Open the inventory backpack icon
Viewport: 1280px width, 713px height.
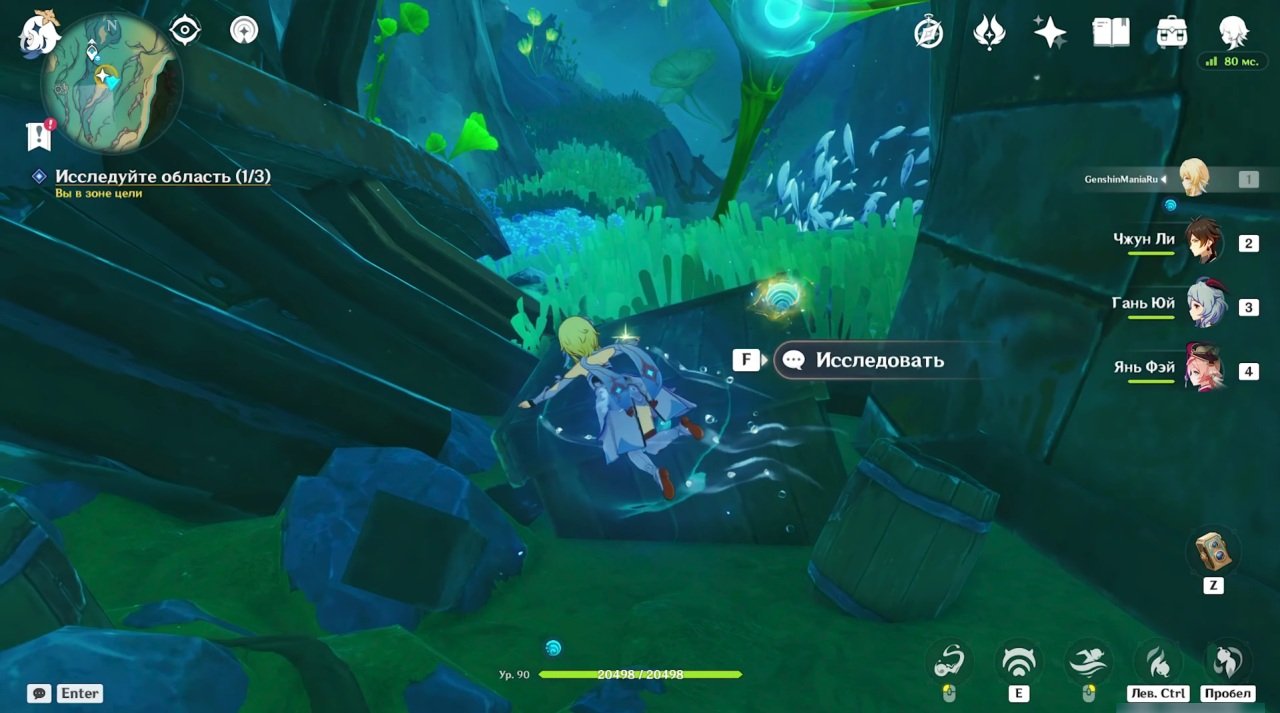click(x=1171, y=32)
